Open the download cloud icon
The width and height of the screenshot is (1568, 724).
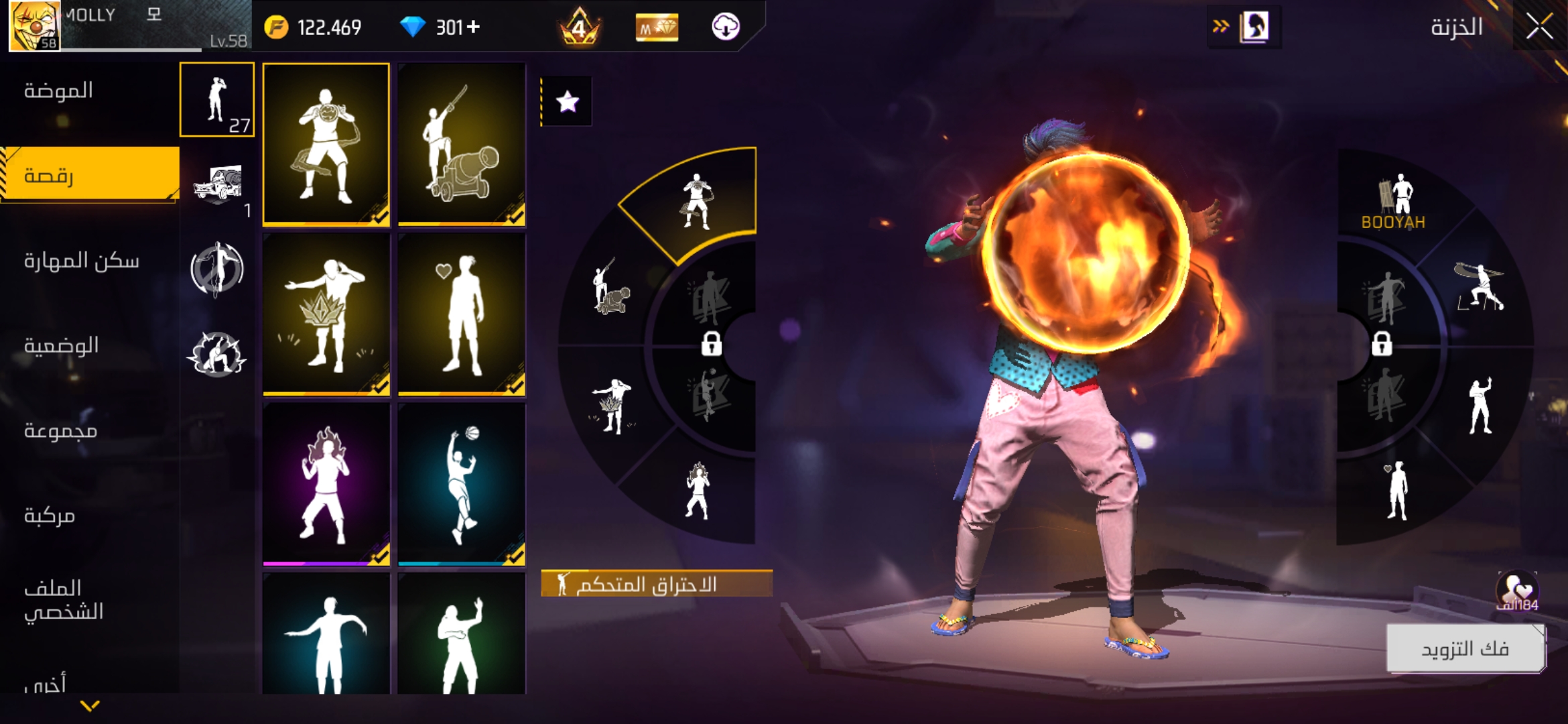[725, 27]
